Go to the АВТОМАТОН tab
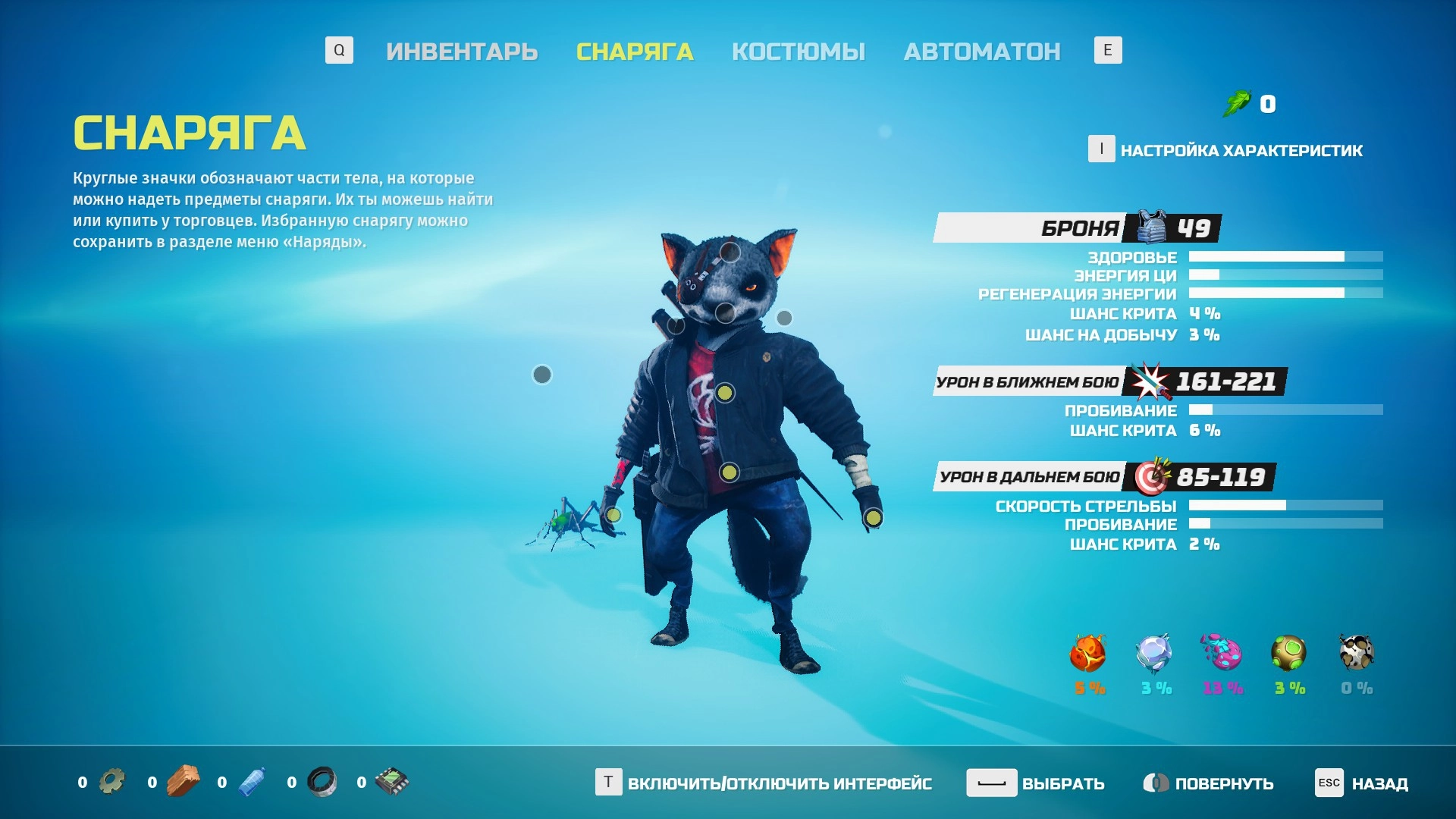This screenshot has height=819, width=1456. pos(982,52)
